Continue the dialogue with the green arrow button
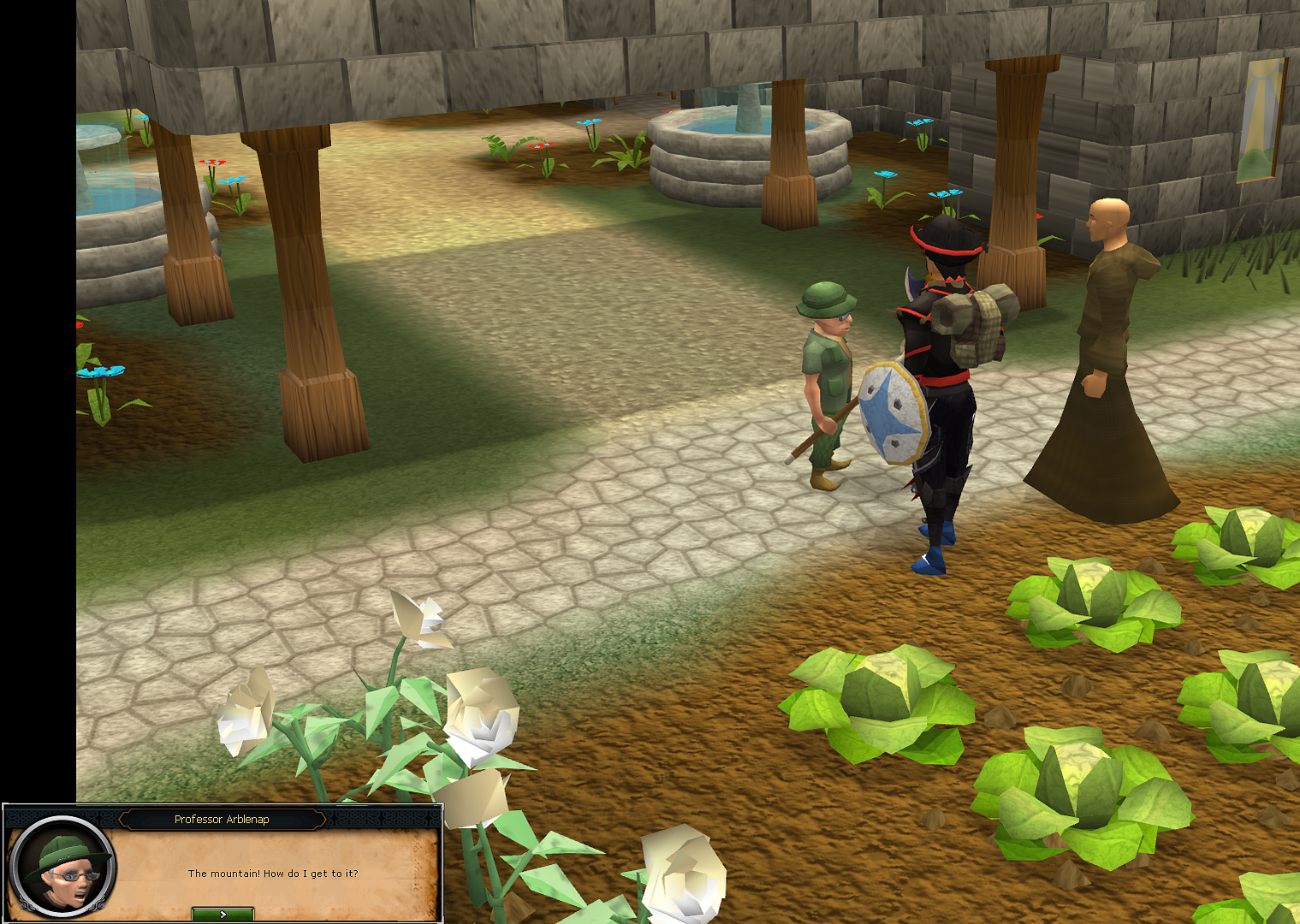 coord(223,914)
